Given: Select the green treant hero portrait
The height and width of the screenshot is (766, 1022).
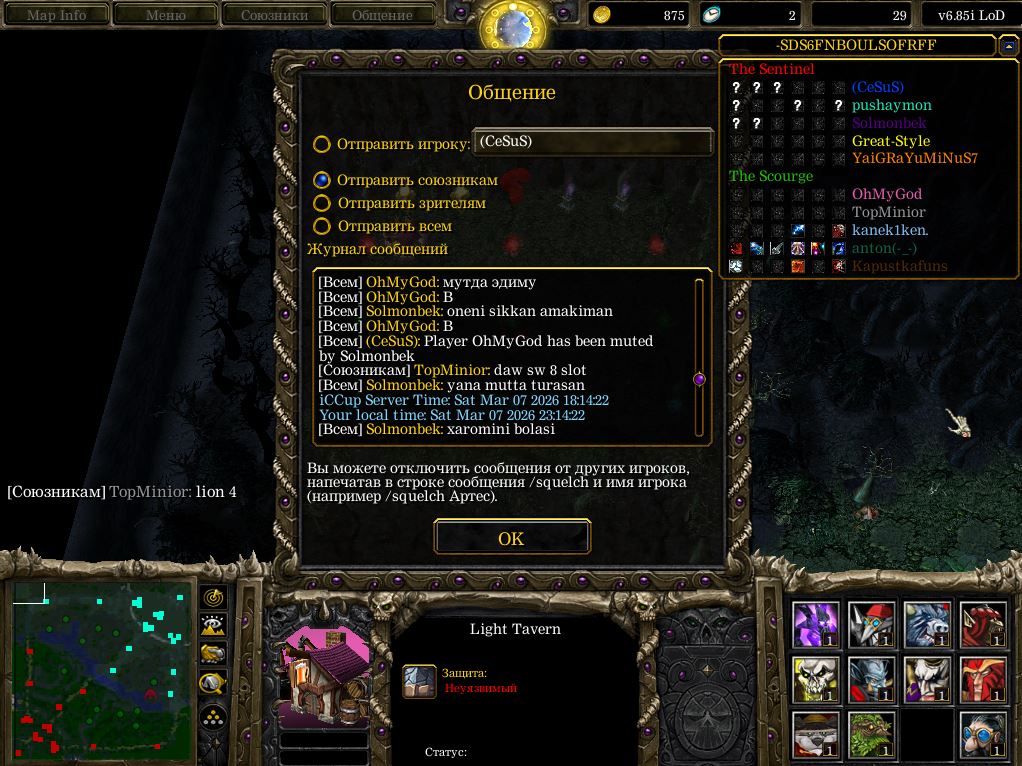Looking at the screenshot, I should click(x=871, y=735).
